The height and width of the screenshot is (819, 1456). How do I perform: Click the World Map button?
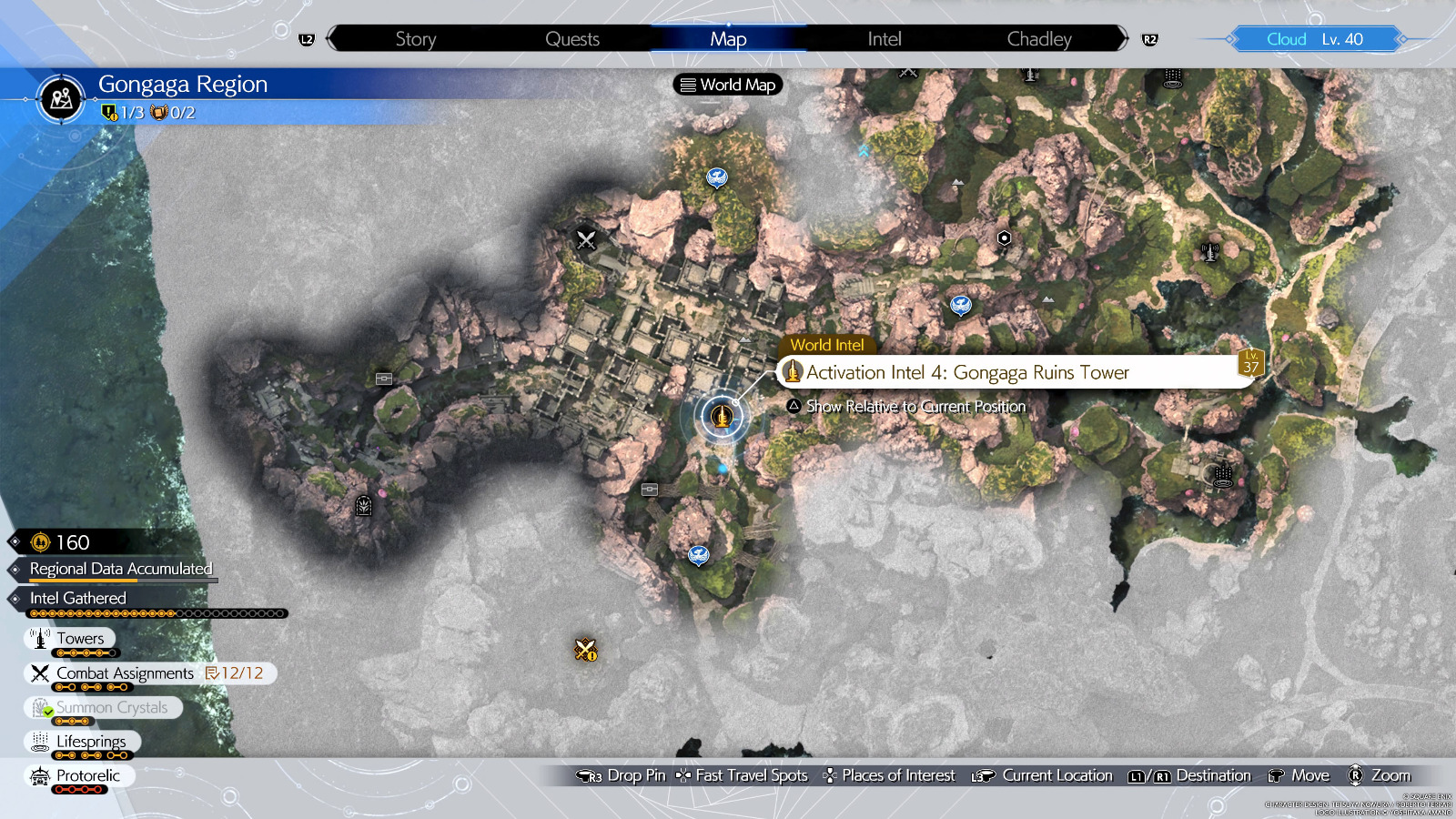[726, 85]
